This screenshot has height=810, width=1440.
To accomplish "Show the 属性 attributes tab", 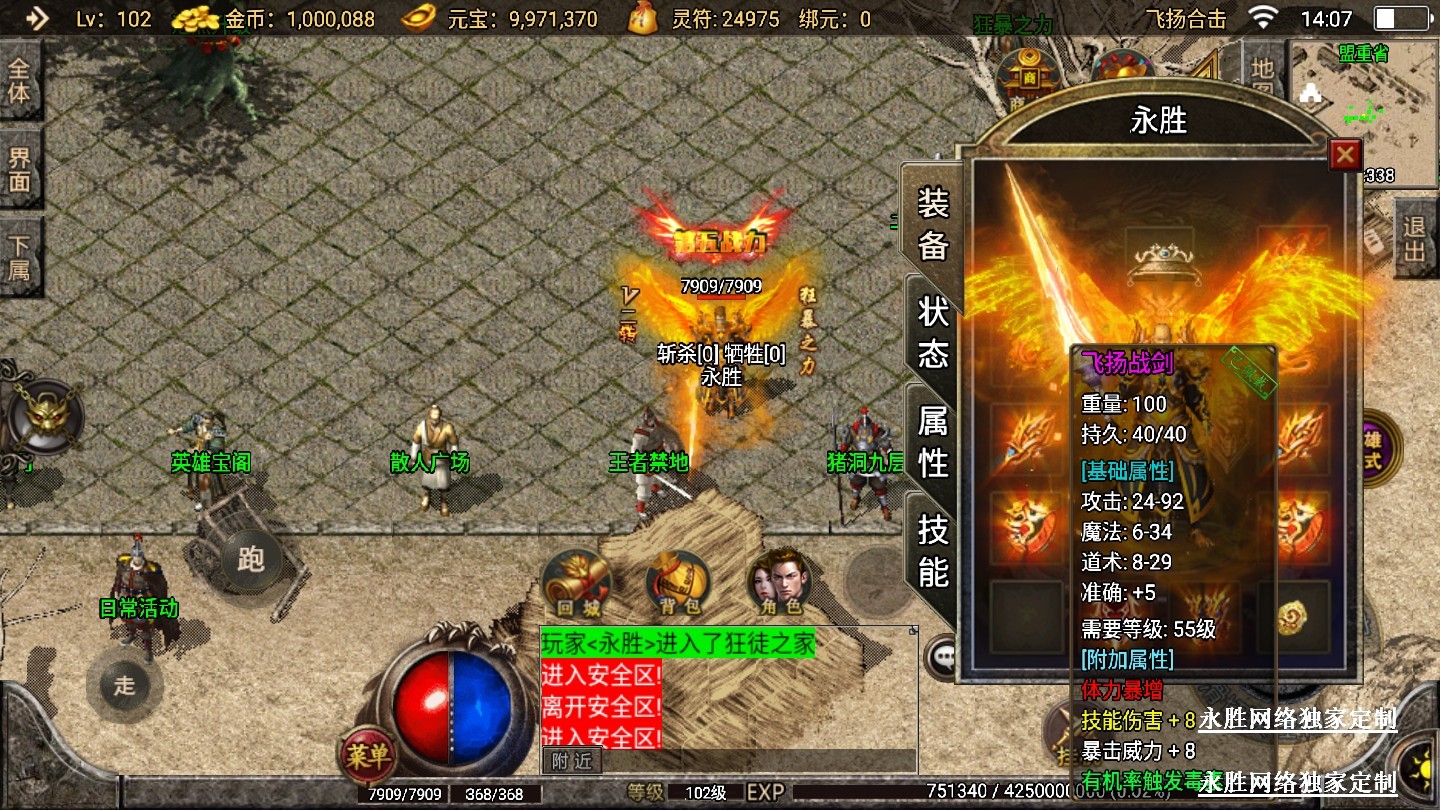I will tap(932, 442).
